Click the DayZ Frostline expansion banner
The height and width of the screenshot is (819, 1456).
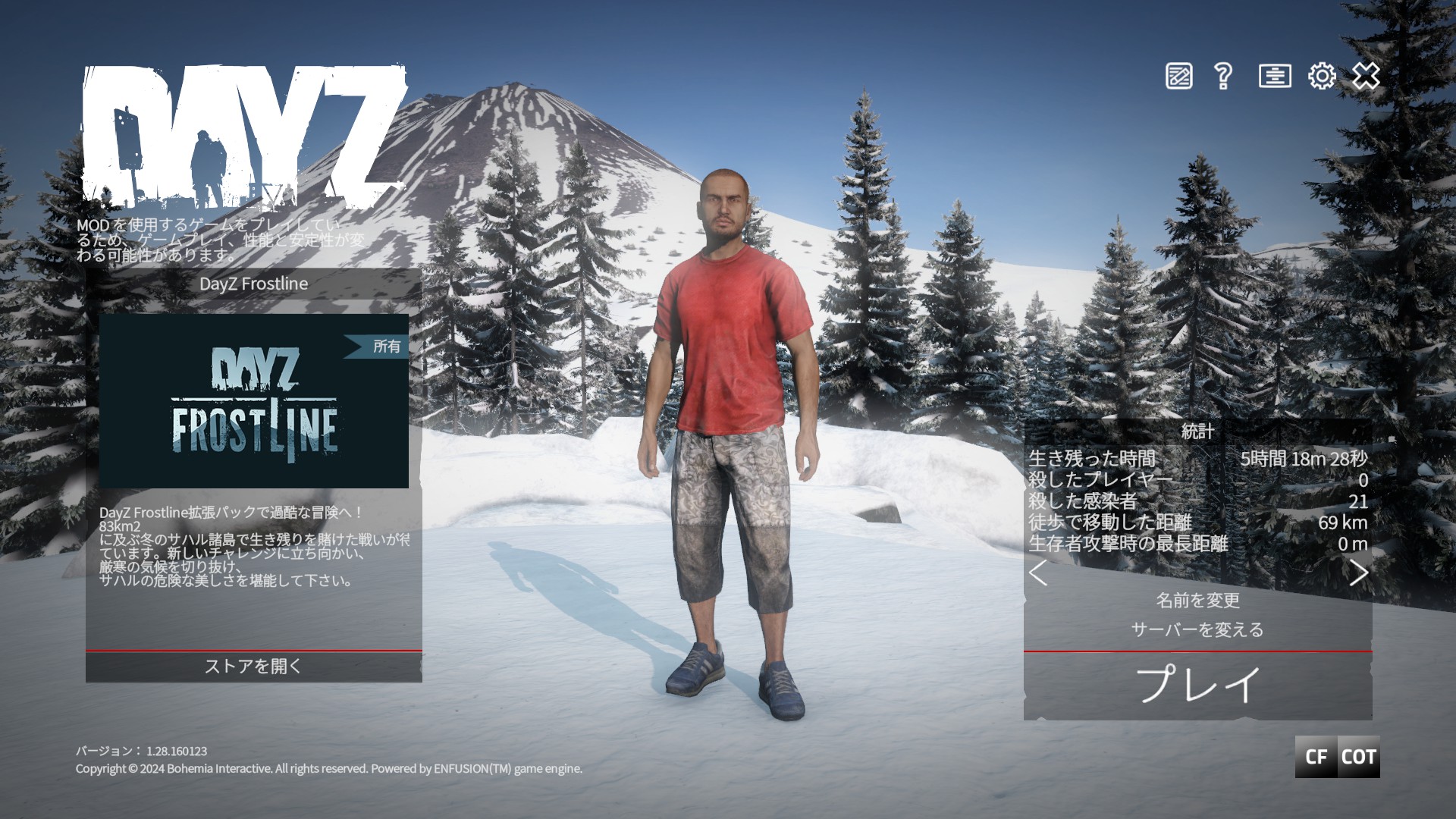tap(254, 401)
